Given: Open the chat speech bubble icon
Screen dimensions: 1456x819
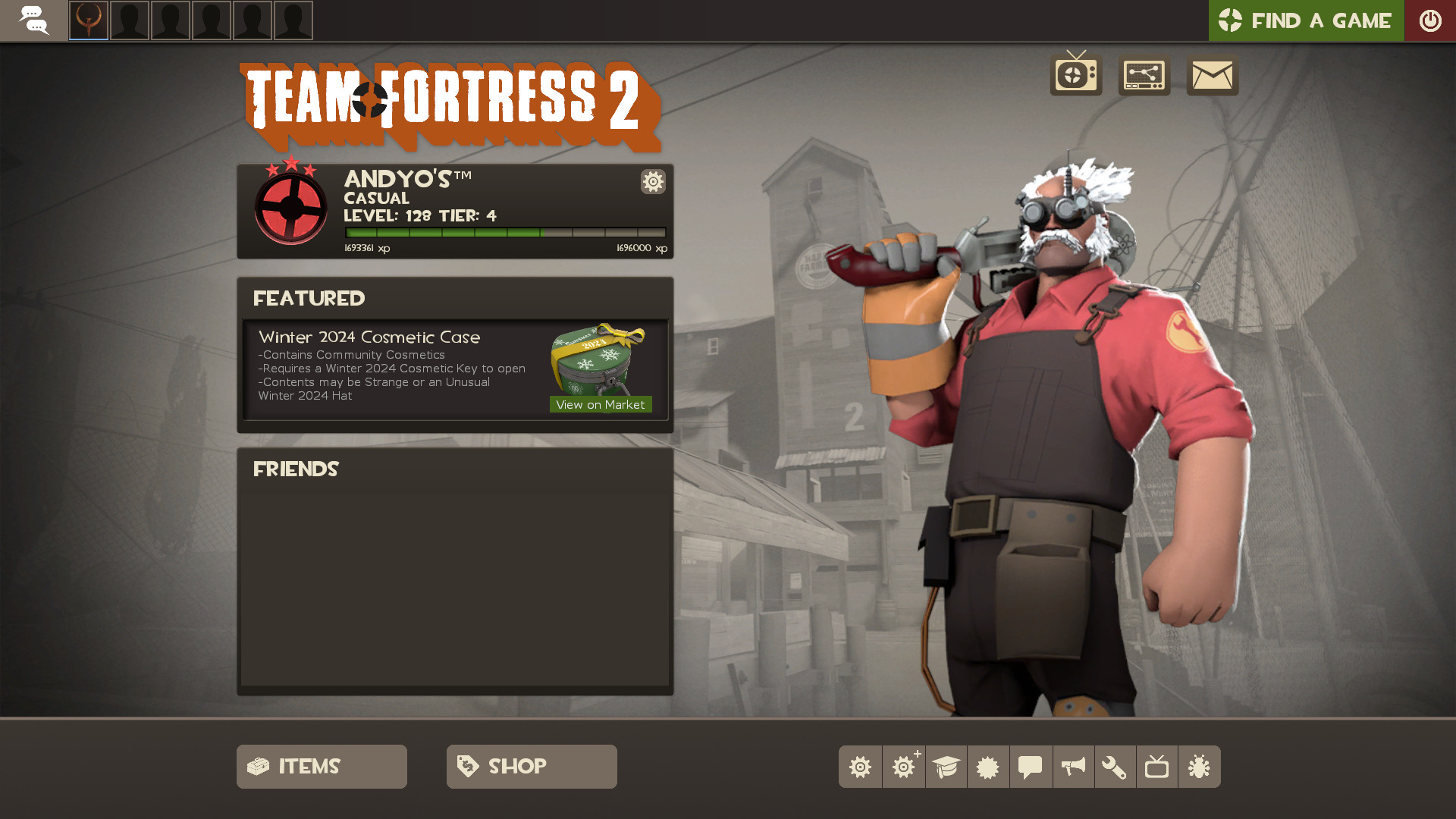Looking at the screenshot, I should pos(1031,767).
